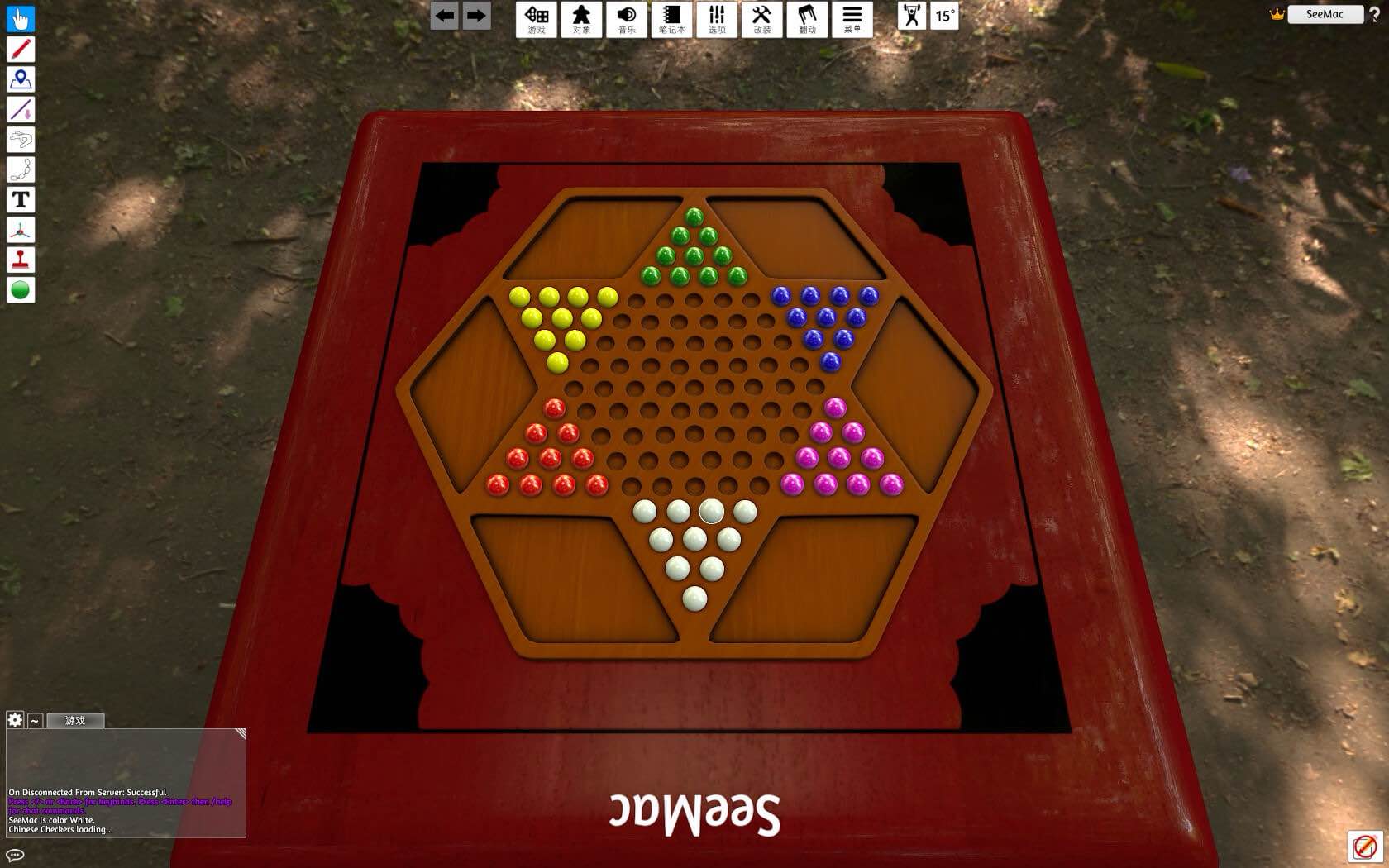
Task: Open the 音乐 (Music) player
Action: point(627,19)
